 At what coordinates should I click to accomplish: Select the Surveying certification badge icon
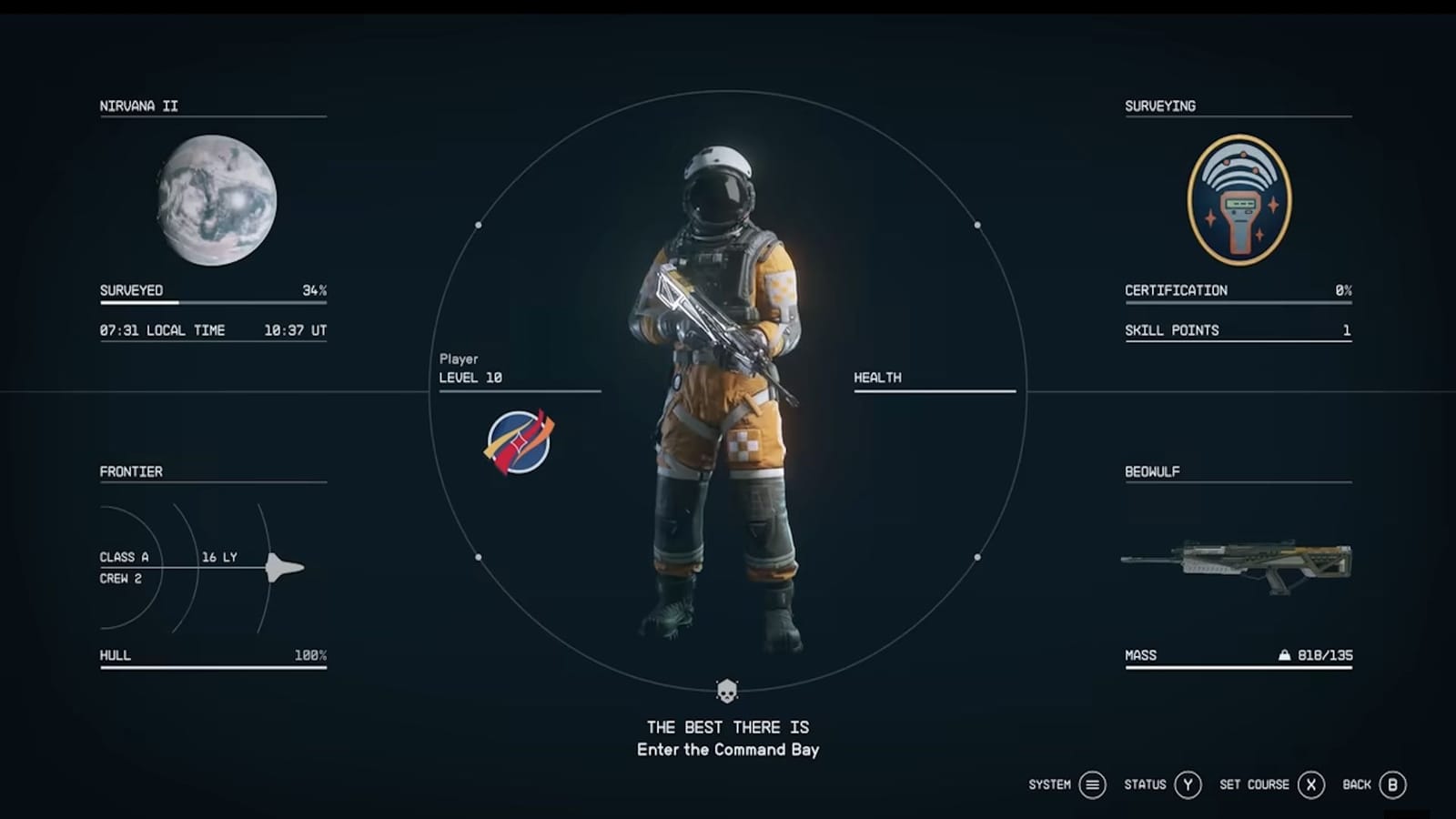(x=1239, y=200)
